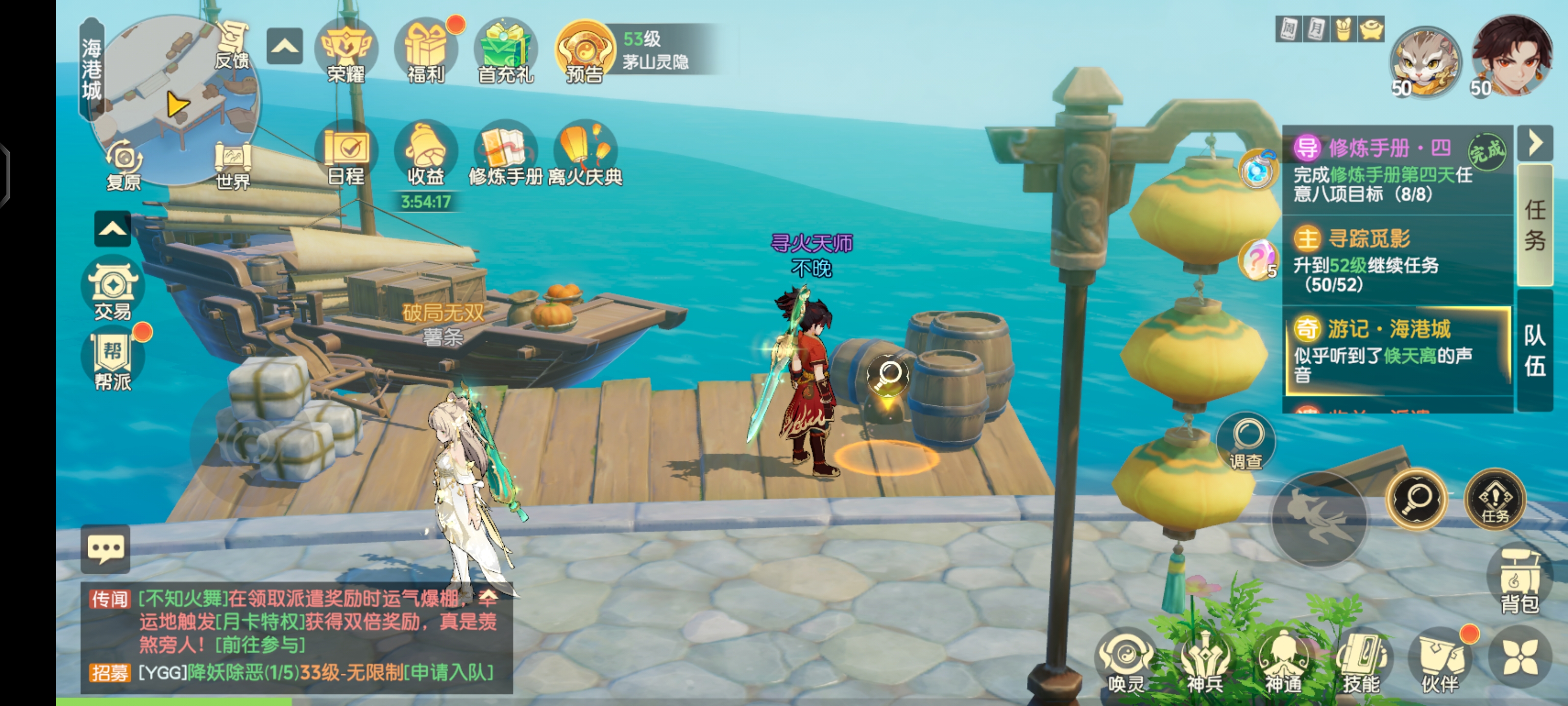This screenshot has width=1568, height=706.
Task: Open the 荣耀 honor menu
Action: [346, 51]
